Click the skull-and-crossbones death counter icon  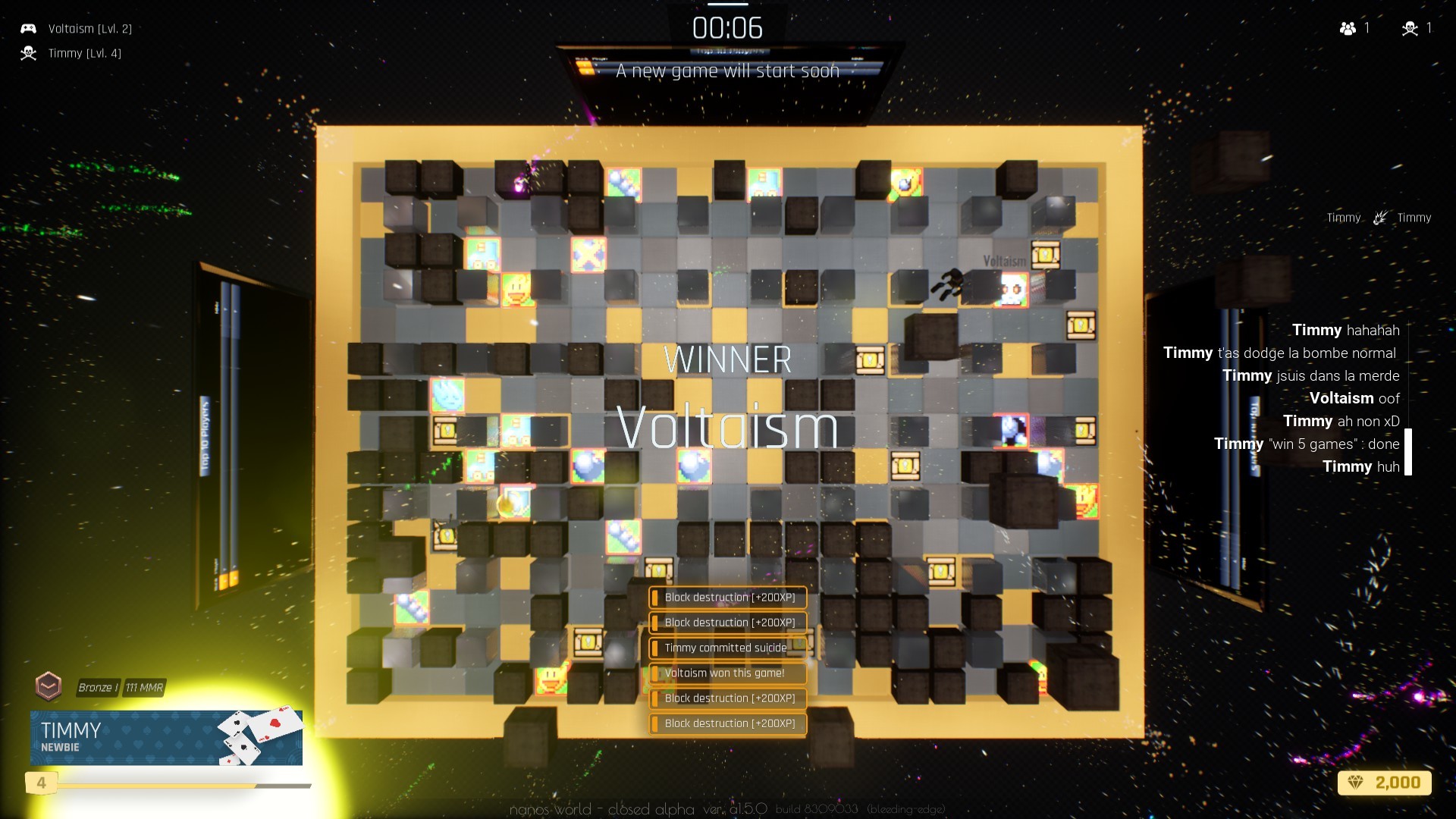pyautogui.click(x=1409, y=28)
